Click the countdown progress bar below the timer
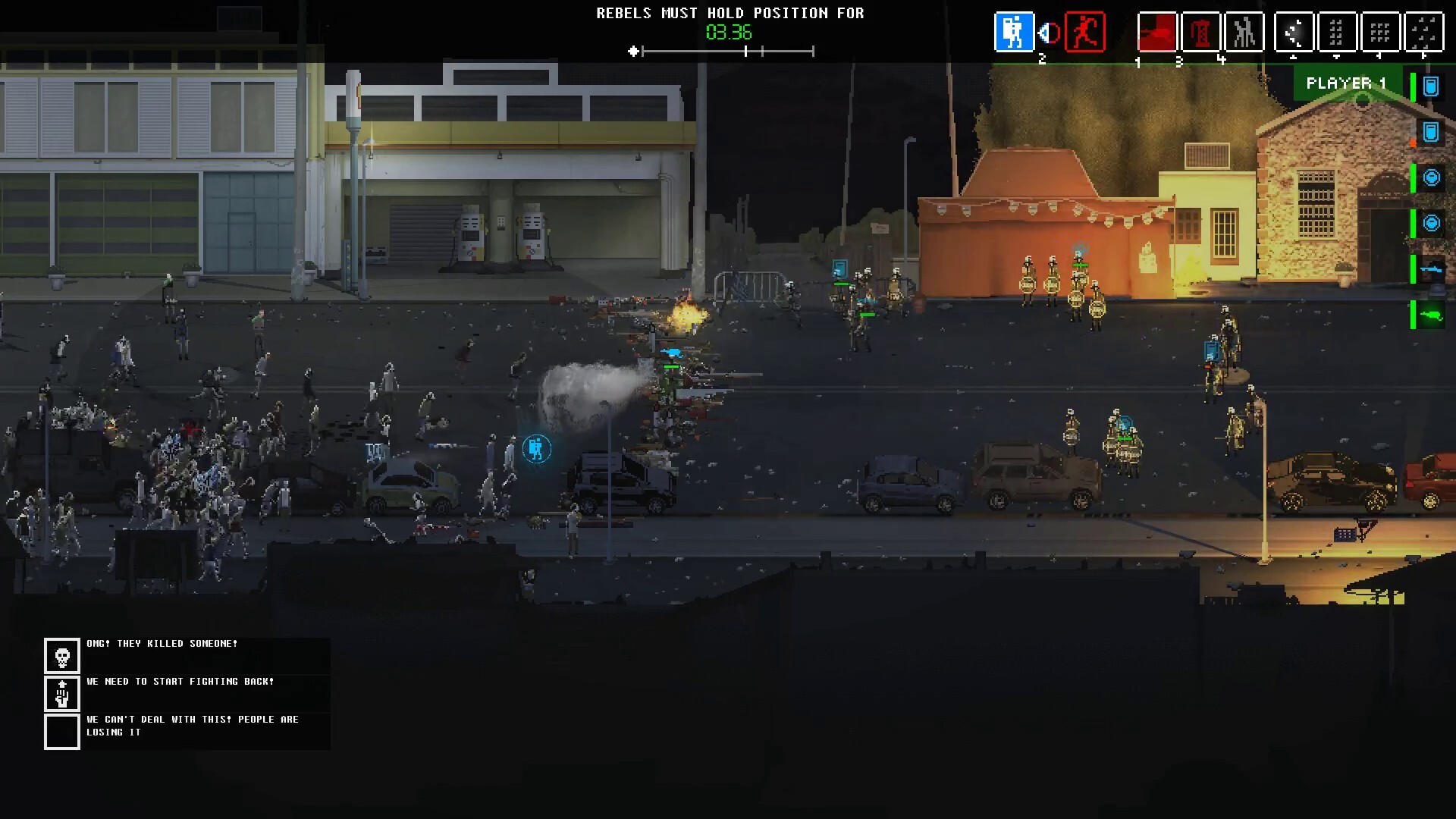This screenshot has width=1456, height=819. coord(730,52)
